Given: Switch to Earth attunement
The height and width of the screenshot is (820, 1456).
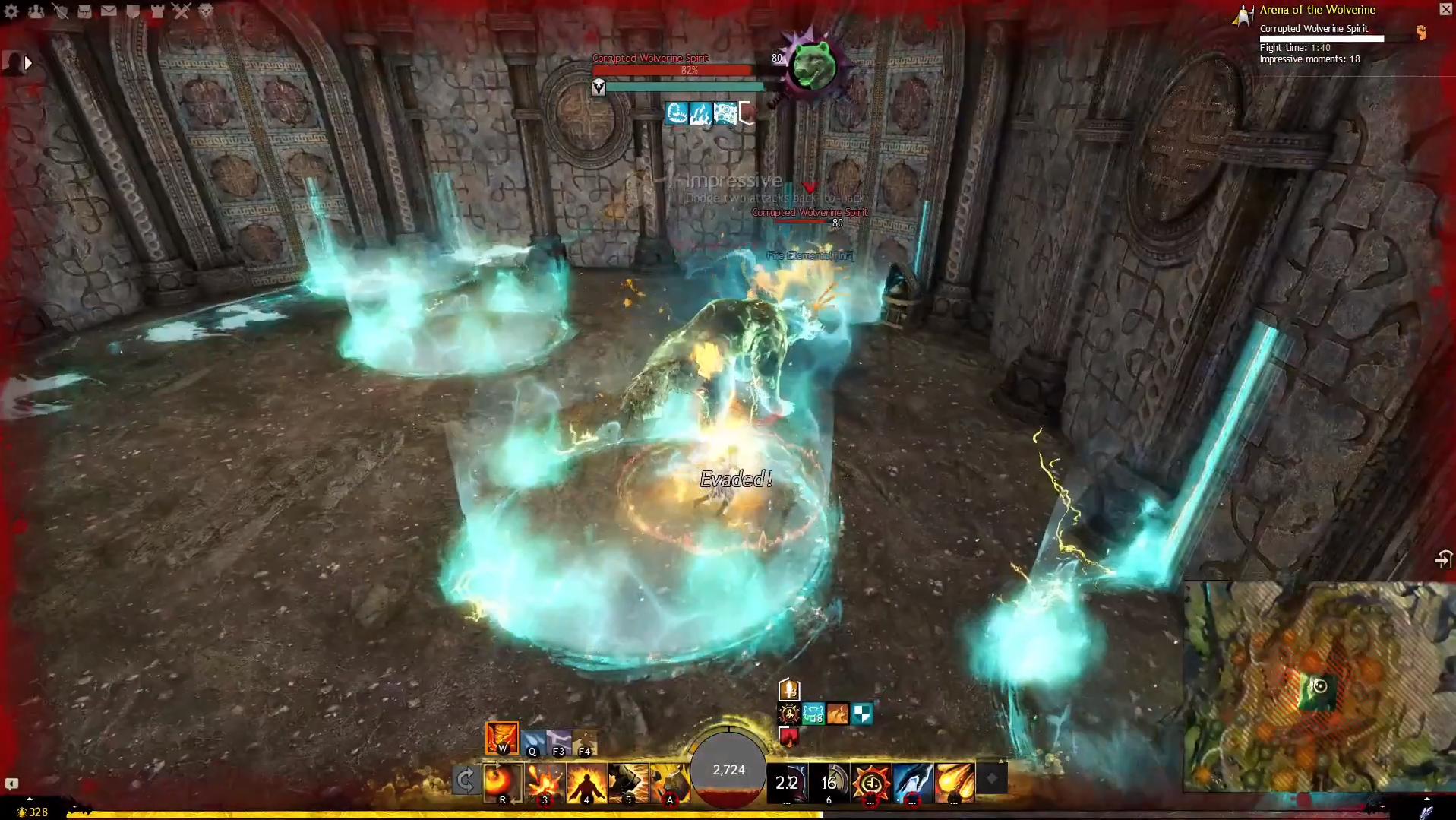Looking at the screenshot, I should [585, 743].
